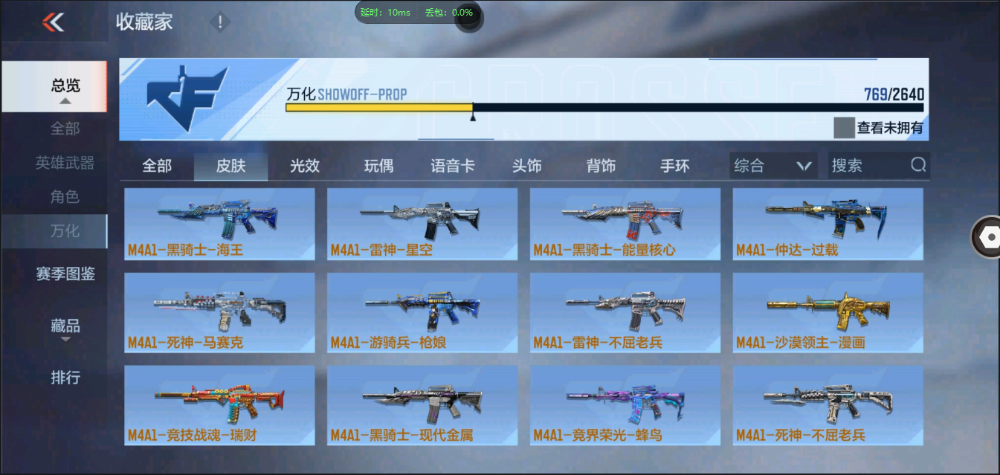
Task: Pick the M4A1-竞技战魂-瑞财 skin card
Action: pos(219,405)
